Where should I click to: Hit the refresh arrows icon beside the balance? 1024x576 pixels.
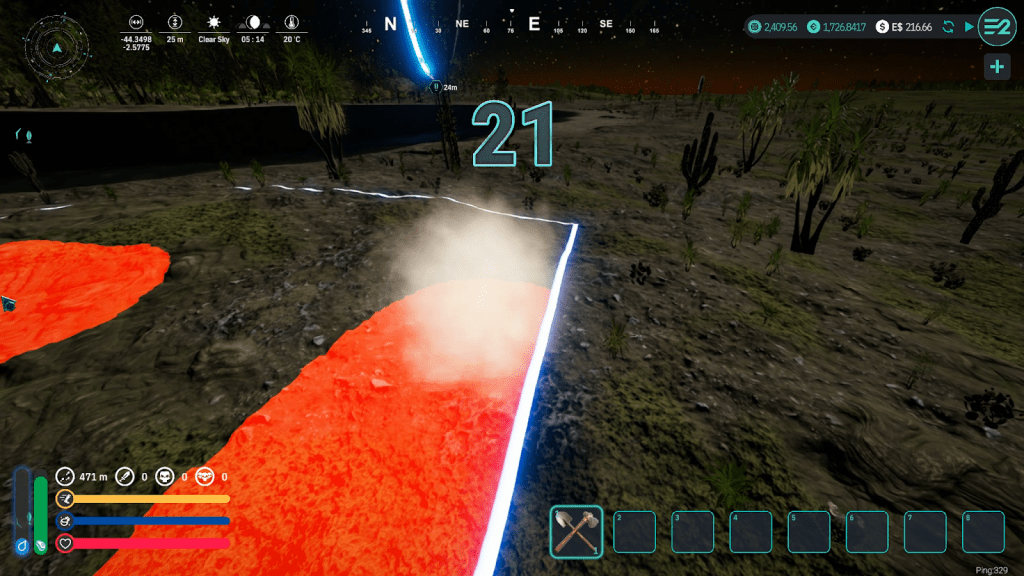pyautogui.click(x=948, y=27)
